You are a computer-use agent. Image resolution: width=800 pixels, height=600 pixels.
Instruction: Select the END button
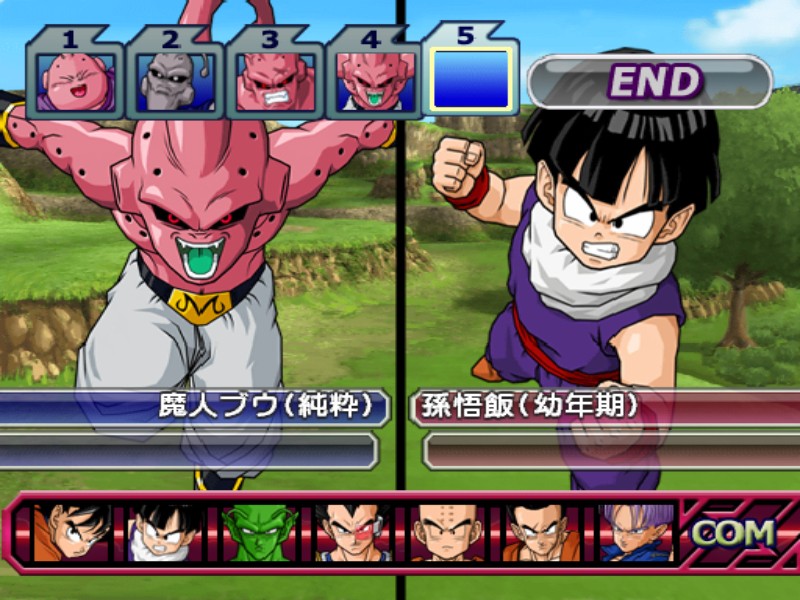coord(650,82)
